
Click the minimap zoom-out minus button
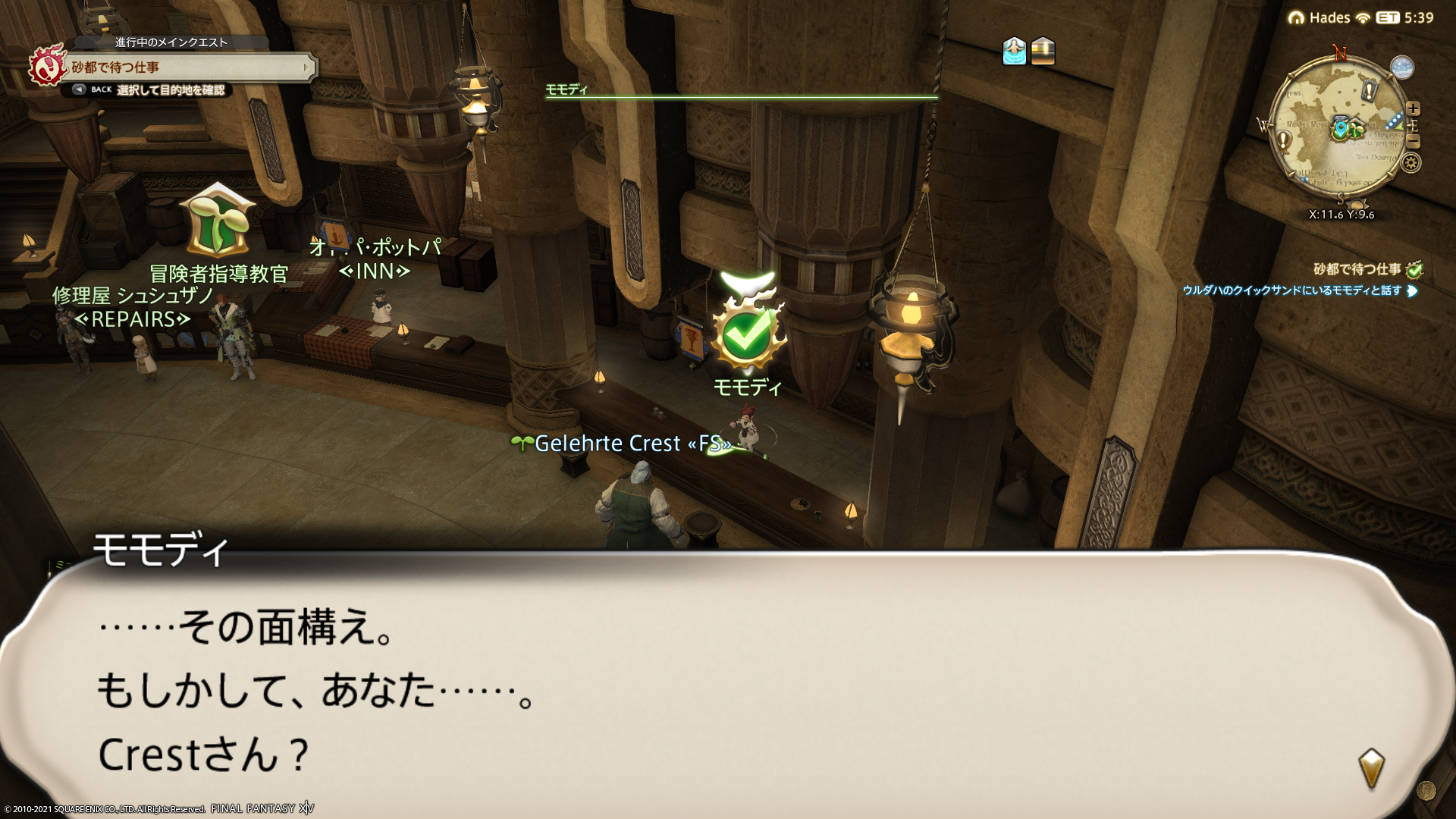click(x=1413, y=141)
